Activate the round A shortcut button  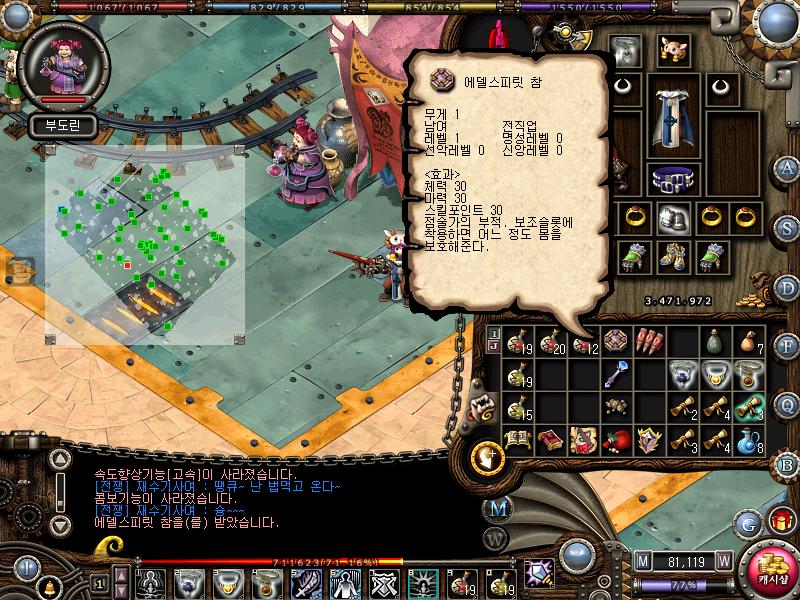[x=787, y=167]
